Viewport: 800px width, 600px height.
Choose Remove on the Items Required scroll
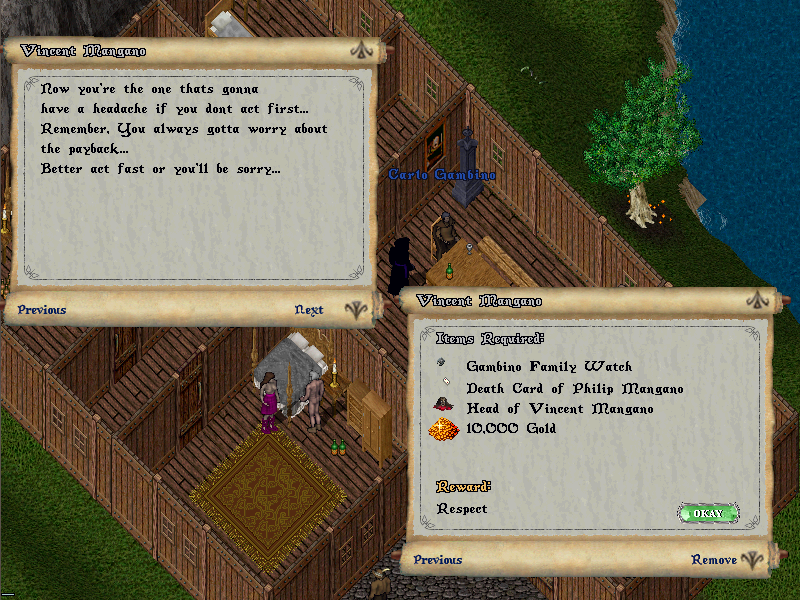pyautogui.click(x=714, y=560)
